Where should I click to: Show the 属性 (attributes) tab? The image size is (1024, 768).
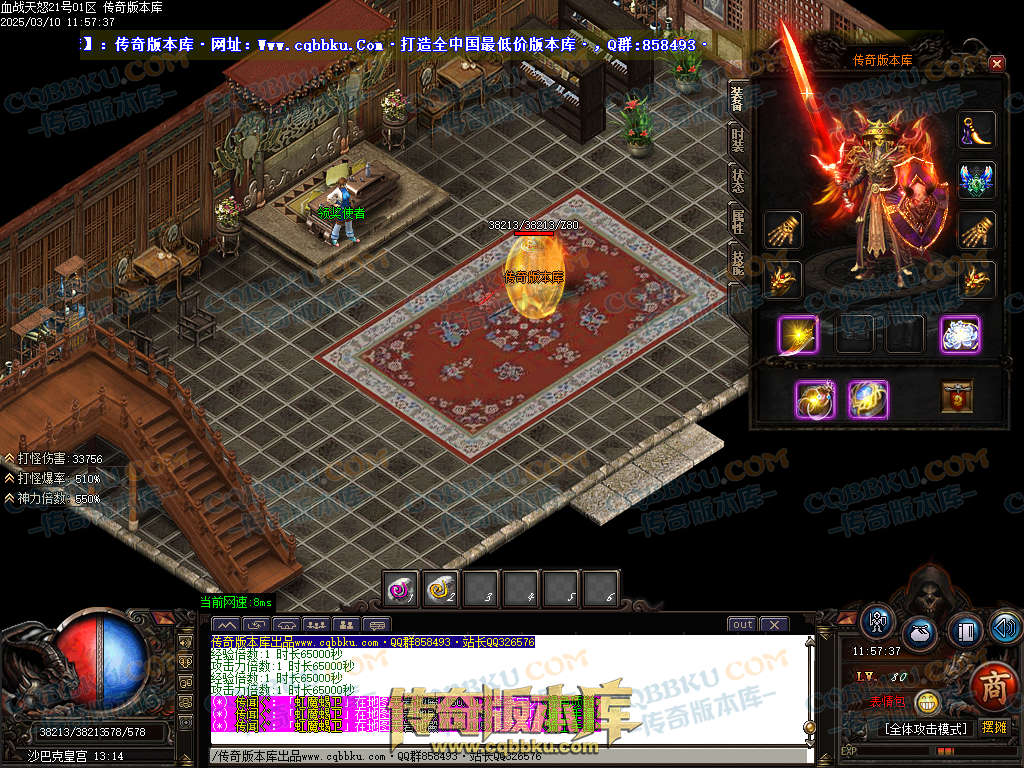tap(737, 221)
